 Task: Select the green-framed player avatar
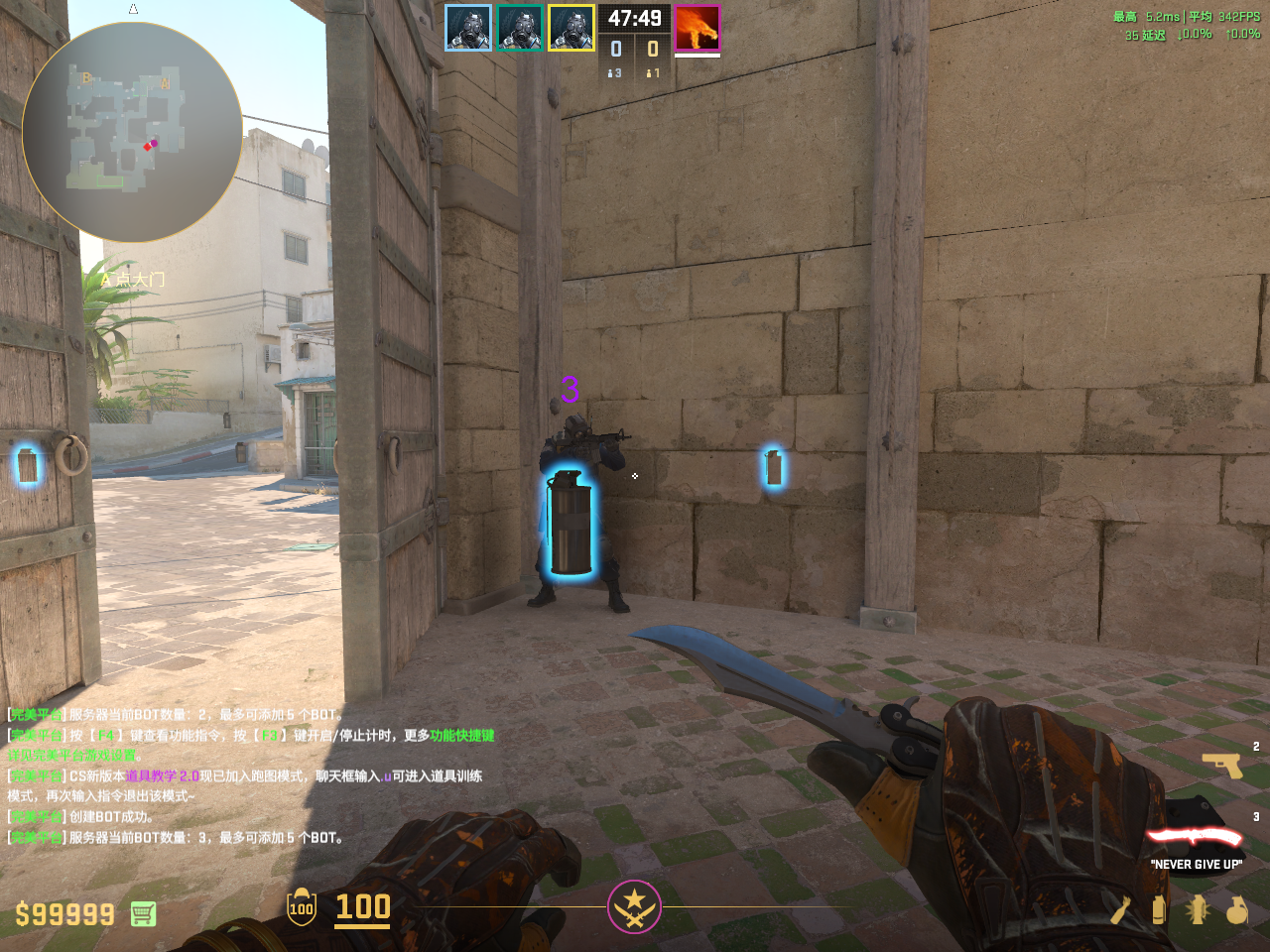520,28
